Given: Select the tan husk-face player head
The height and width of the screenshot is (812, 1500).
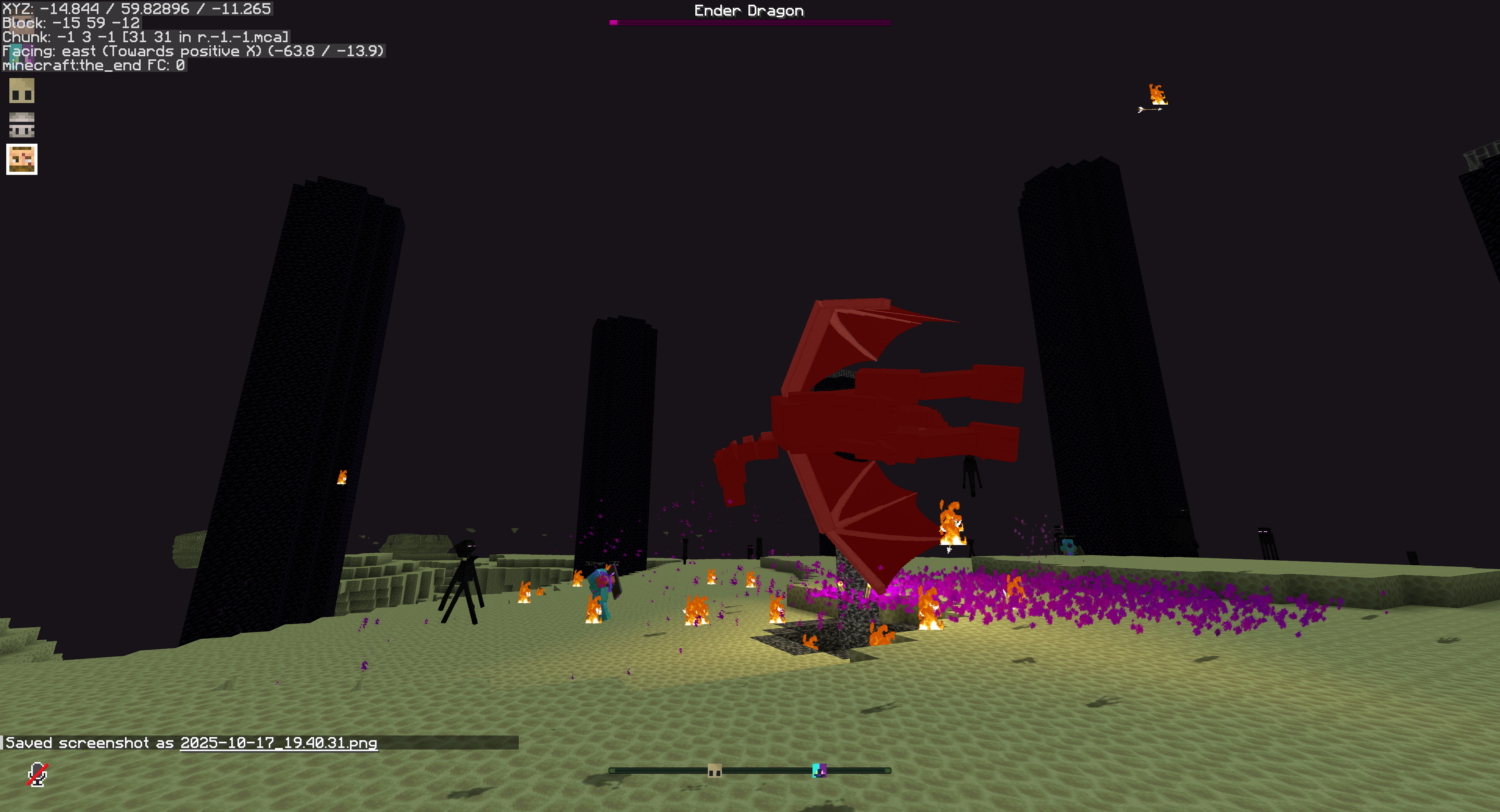Looking at the screenshot, I should click(22, 91).
